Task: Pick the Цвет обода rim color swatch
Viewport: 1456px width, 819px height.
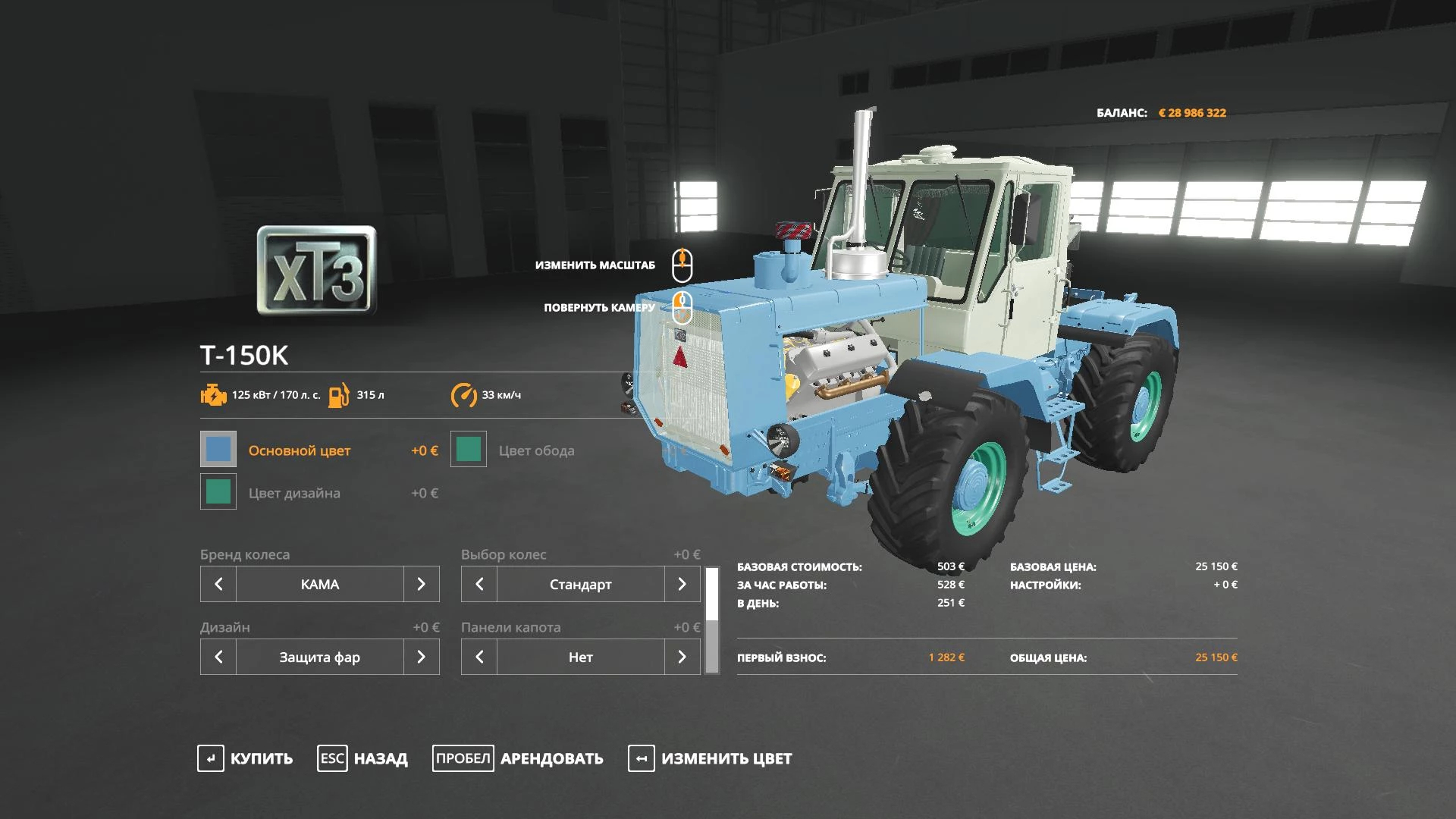Action: pyautogui.click(x=469, y=450)
